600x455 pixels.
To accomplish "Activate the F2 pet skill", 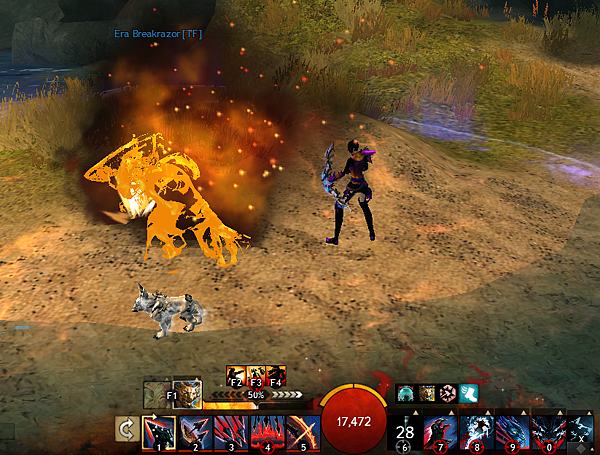I will pyautogui.click(x=236, y=375).
